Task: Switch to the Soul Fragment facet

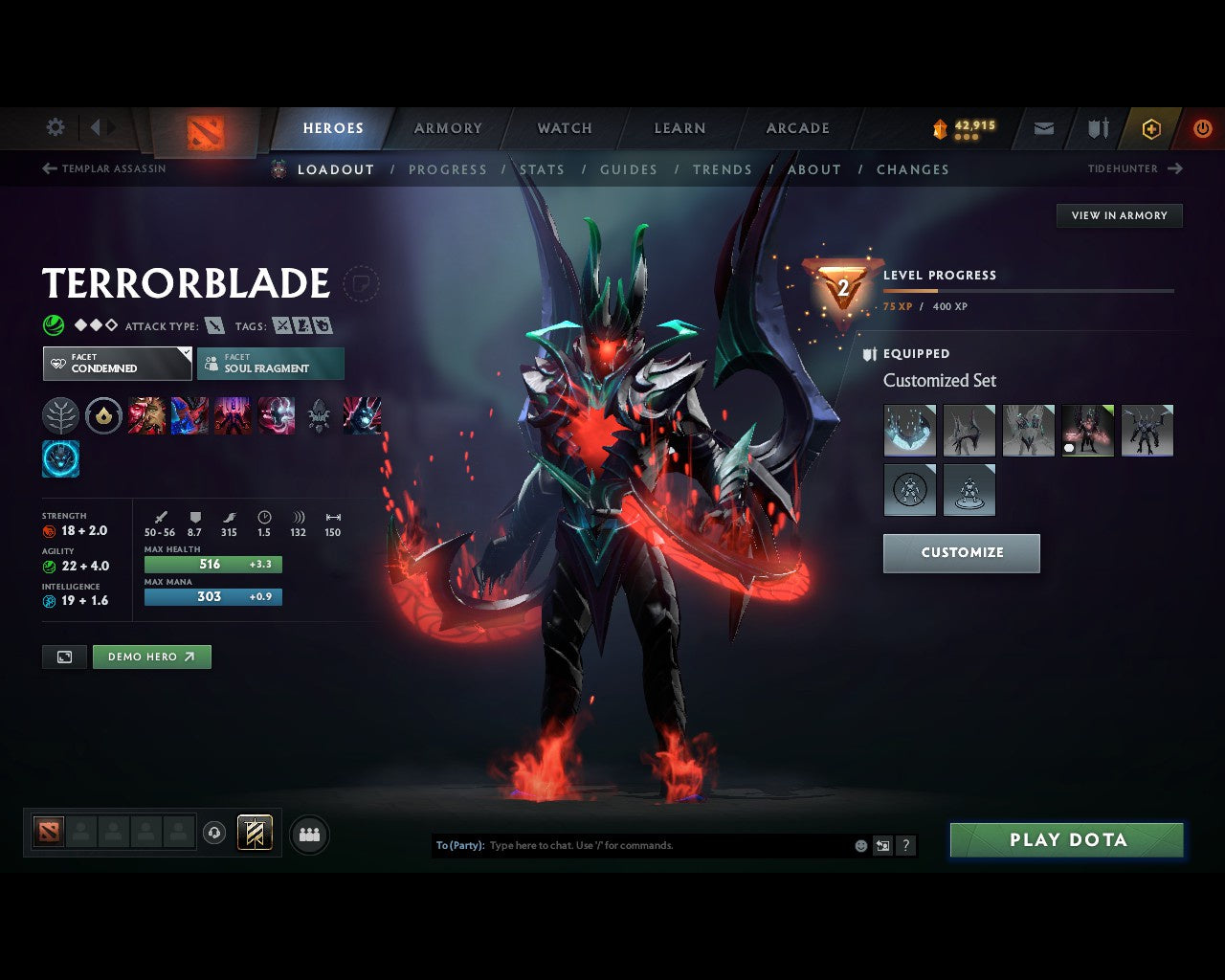Action: [x=271, y=364]
